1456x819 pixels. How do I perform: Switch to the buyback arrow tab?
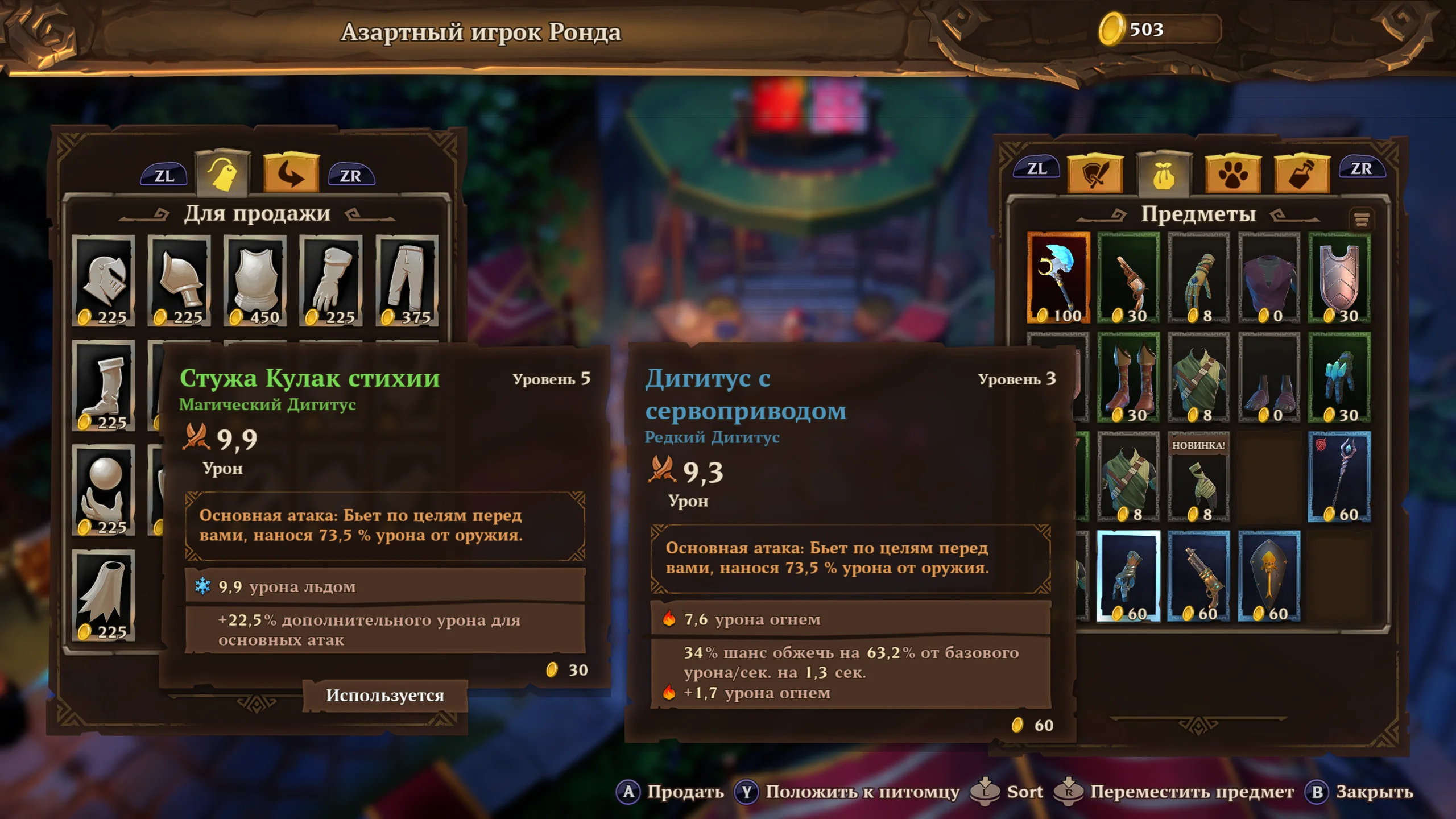click(x=291, y=172)
